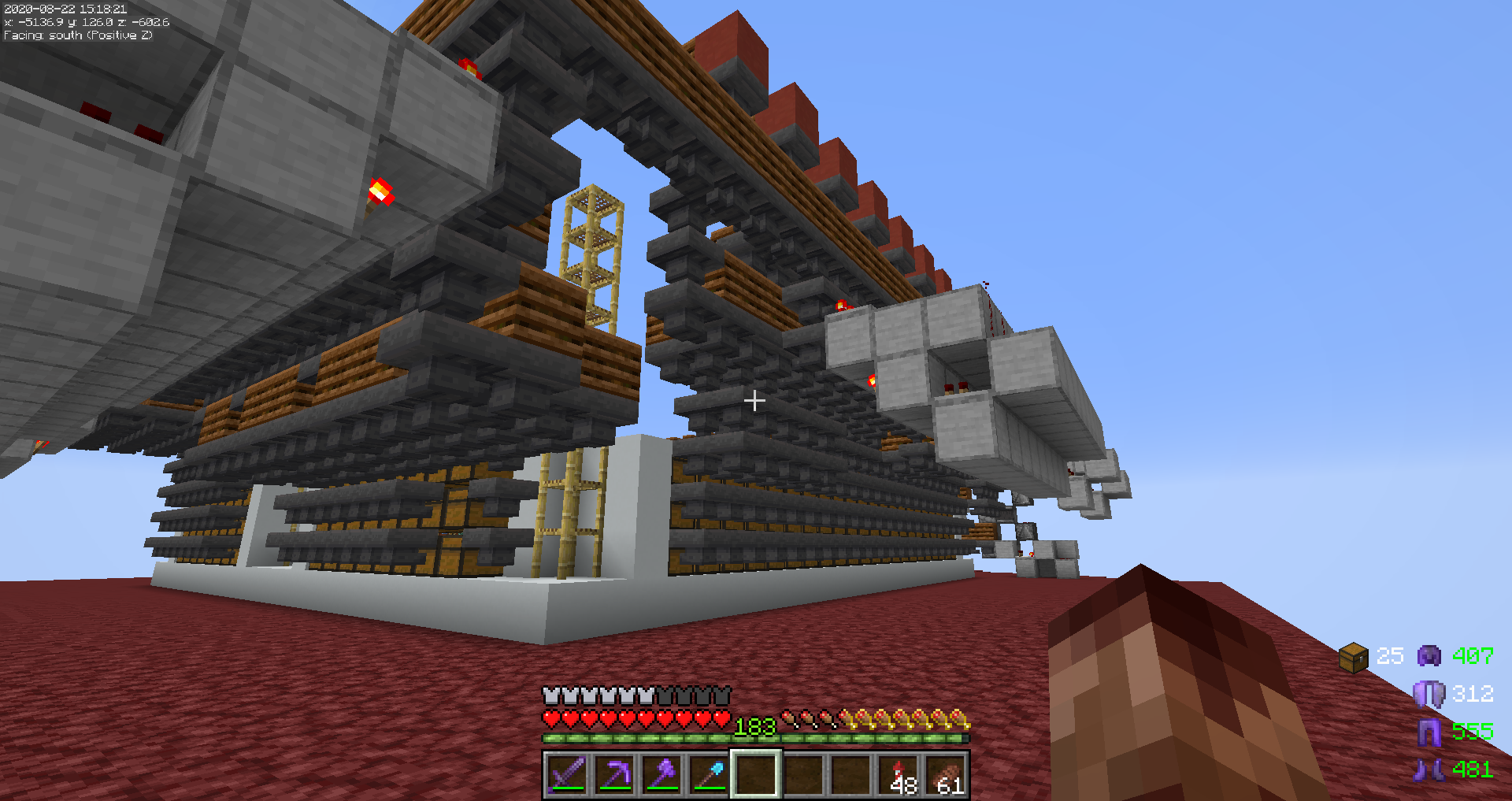Pick the food stack of 61
The image size is (1512, 801).
tap(947, 774)
